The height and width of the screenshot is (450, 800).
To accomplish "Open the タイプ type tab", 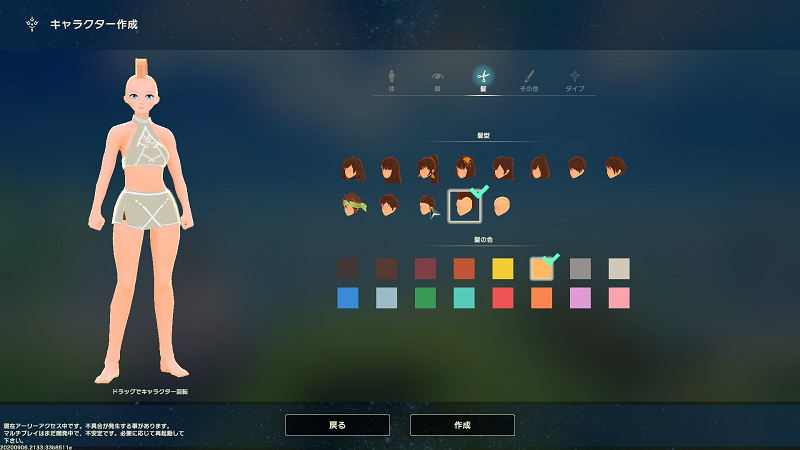I will tap(575, 79).
